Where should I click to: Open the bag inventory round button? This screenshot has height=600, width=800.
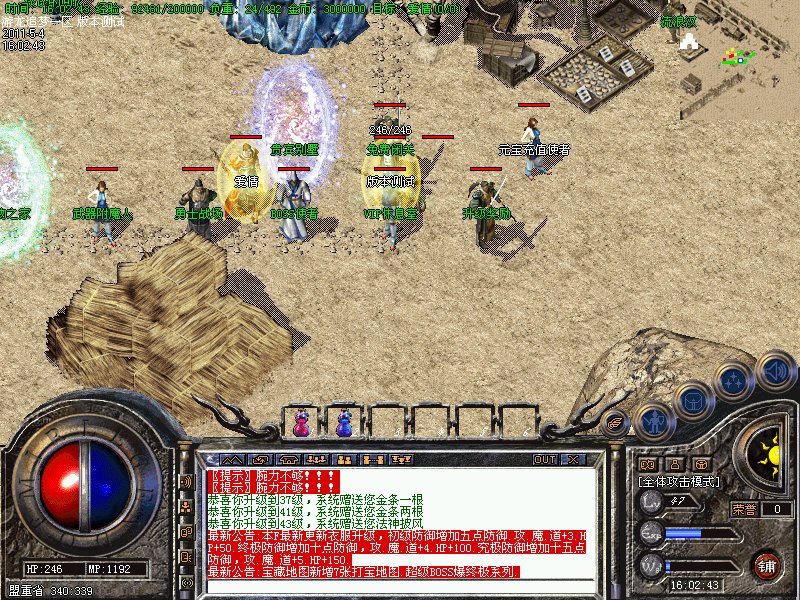(x=693, y=402)
